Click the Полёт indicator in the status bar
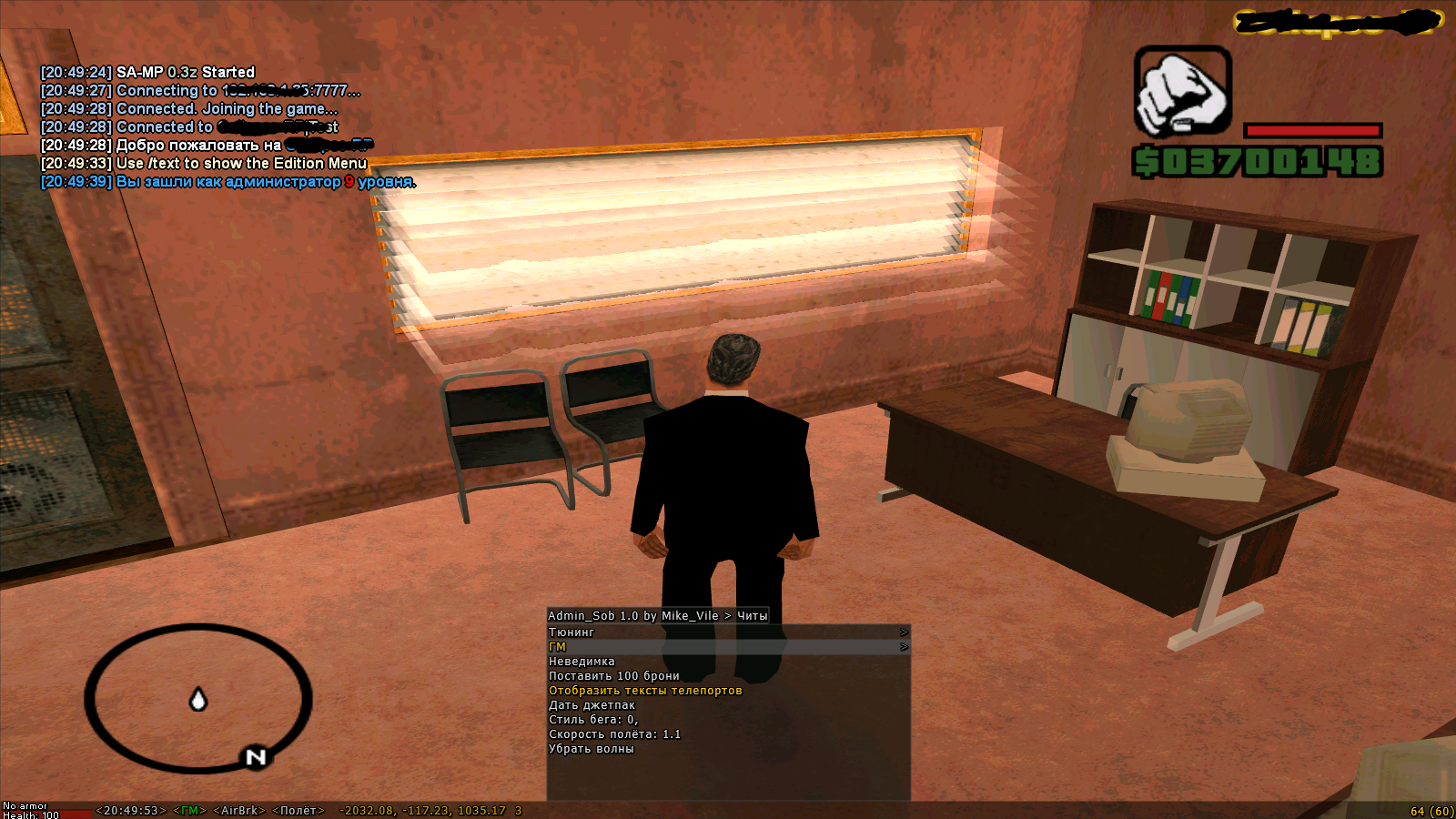The image size is (1456, 819). 298,811
